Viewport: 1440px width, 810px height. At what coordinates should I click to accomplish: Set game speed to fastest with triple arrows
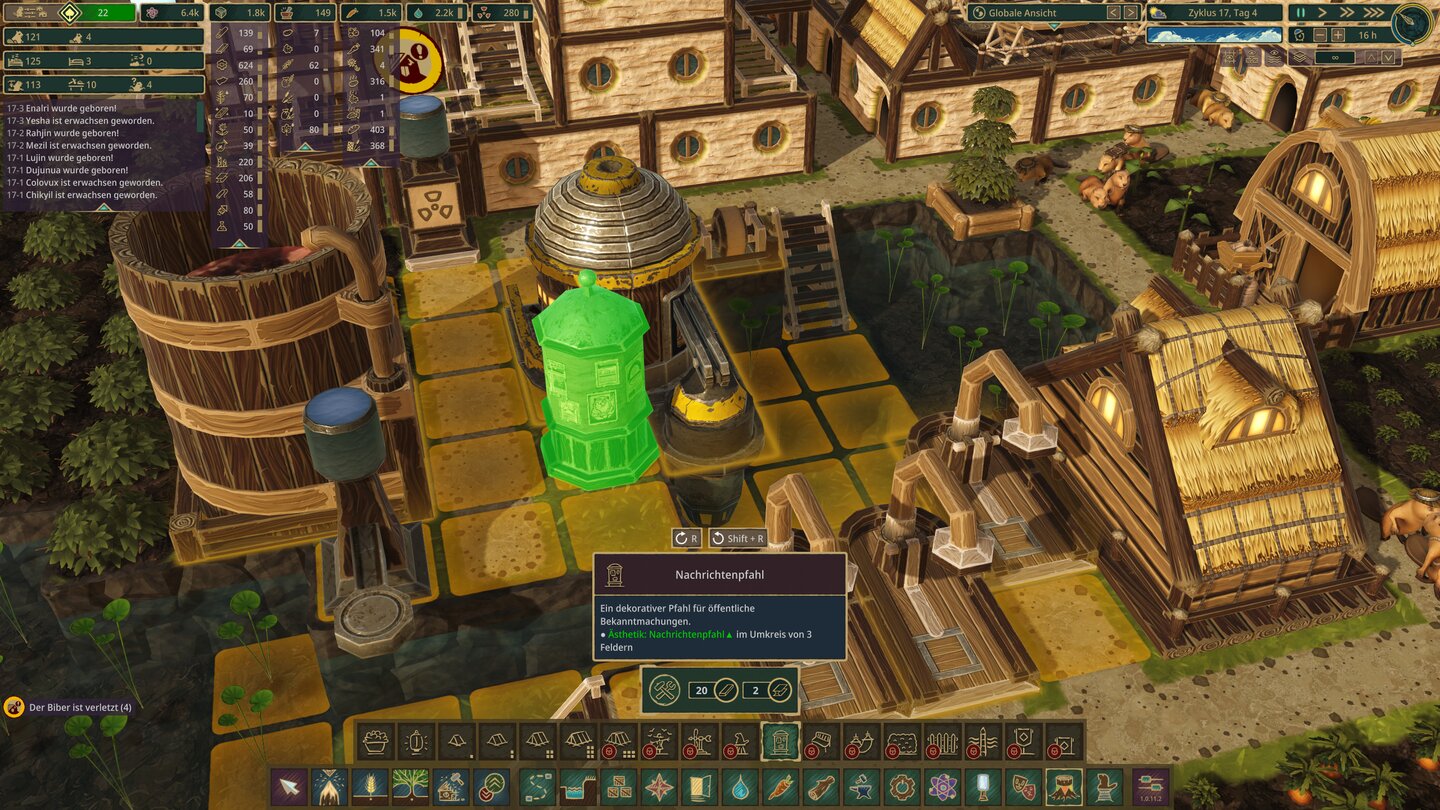pos(1375,13)
